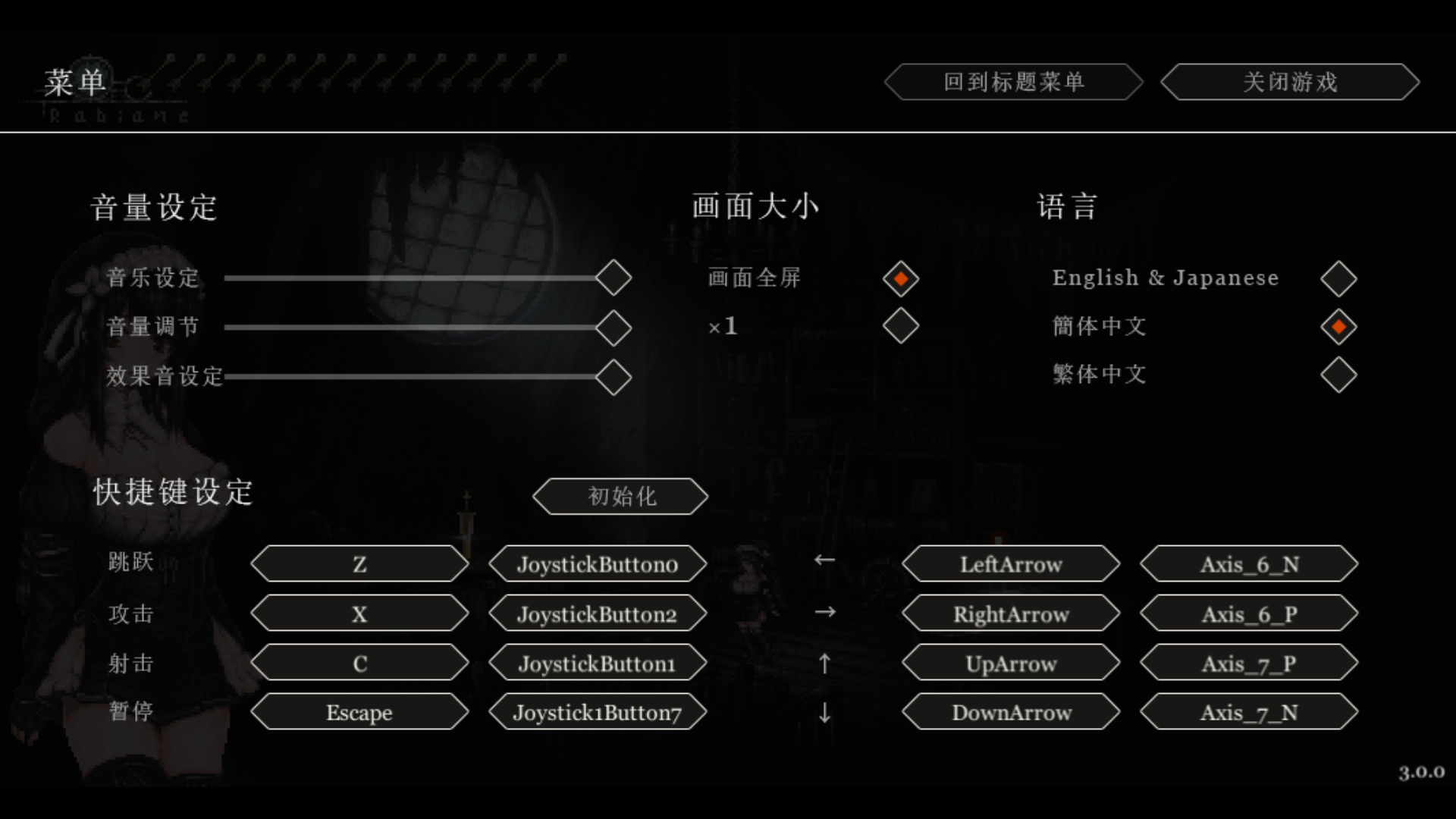The width and height of the screenshot is (1456, 819).
Task: Change the LeftArrow movement binding
Action: 1011,564
